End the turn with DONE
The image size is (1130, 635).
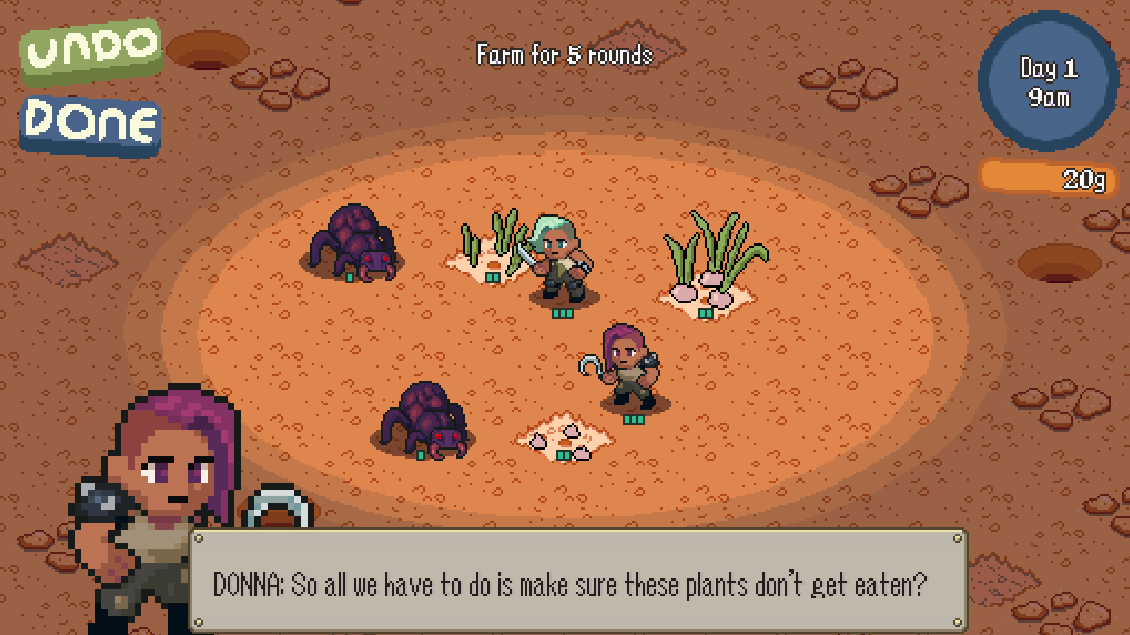tap(91, 124)
